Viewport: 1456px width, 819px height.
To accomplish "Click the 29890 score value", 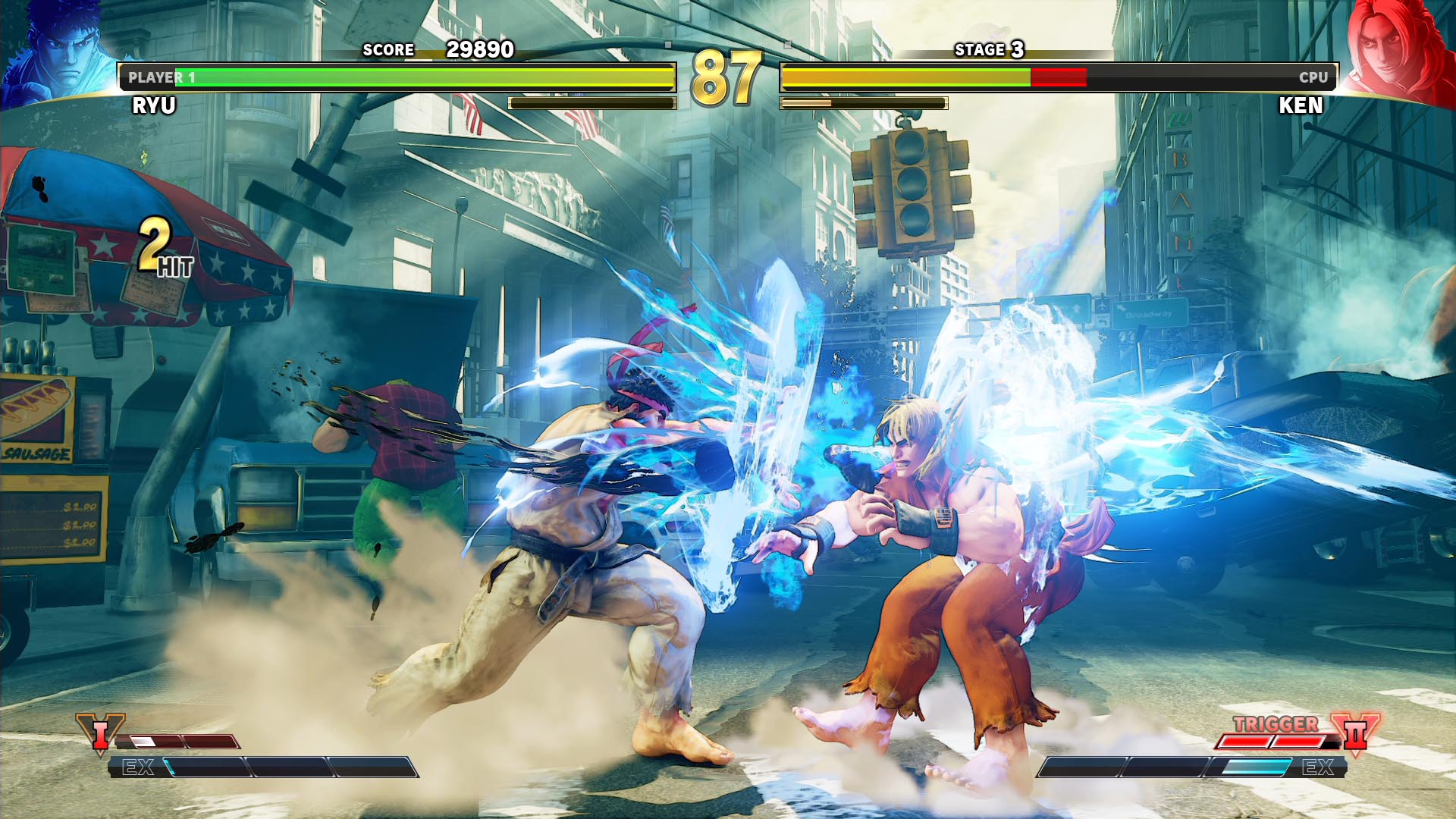I will [x=479, y=50].
